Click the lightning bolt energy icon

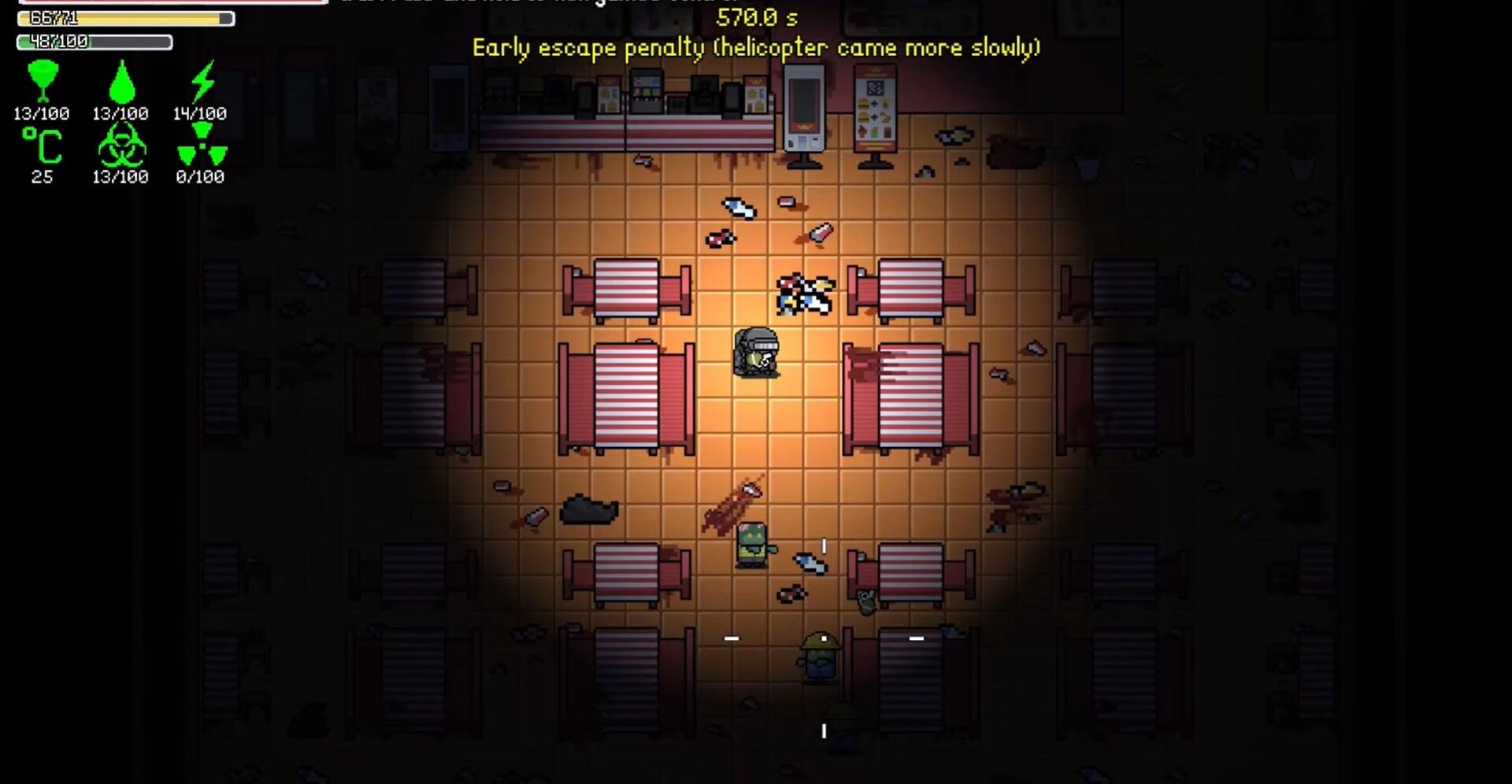[x=202, y=80]
